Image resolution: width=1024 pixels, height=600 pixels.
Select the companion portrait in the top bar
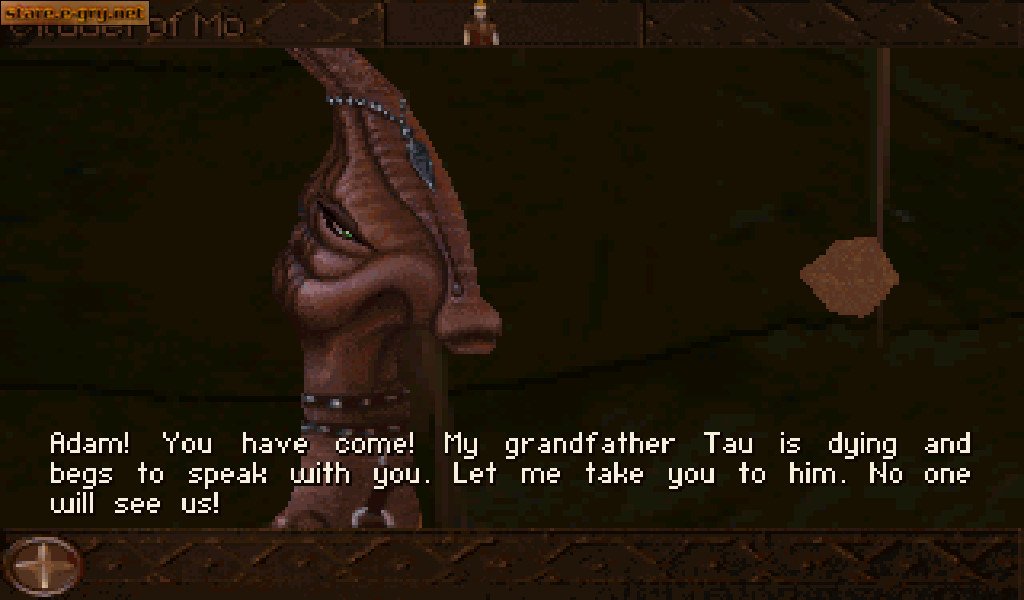tap(483, 24)
